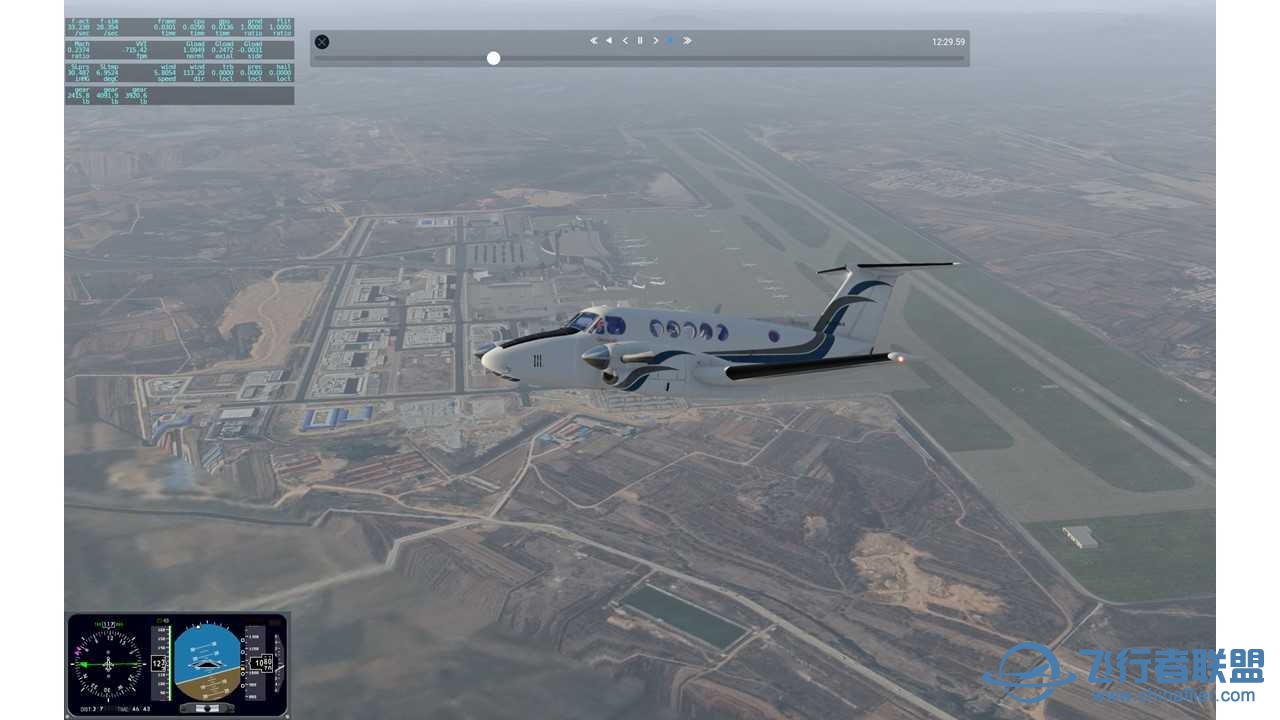Fast rewind the flight replay
1280x720 pixels.
[x=593, y=41]
